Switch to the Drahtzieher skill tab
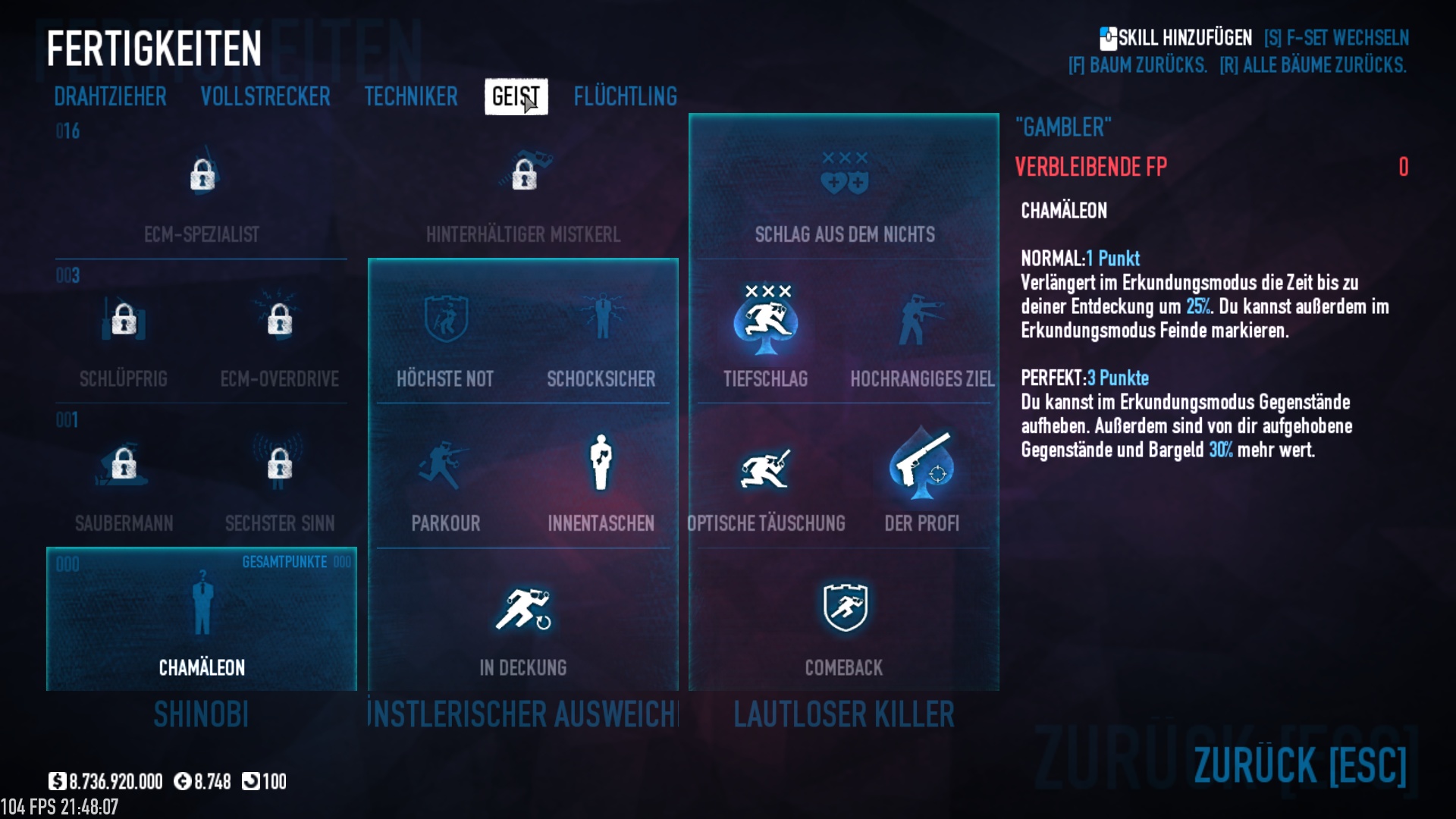1456x819 pixels. [110, 96]
